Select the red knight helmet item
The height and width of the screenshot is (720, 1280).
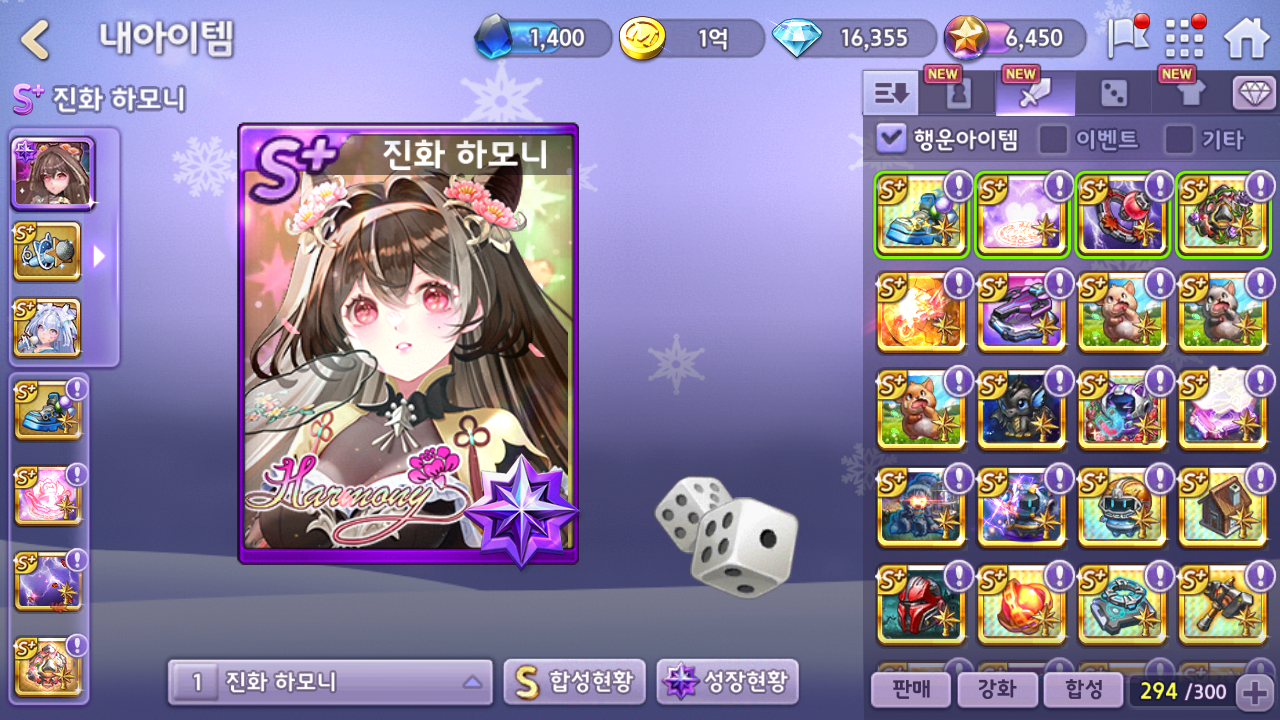tap(921, 605)
